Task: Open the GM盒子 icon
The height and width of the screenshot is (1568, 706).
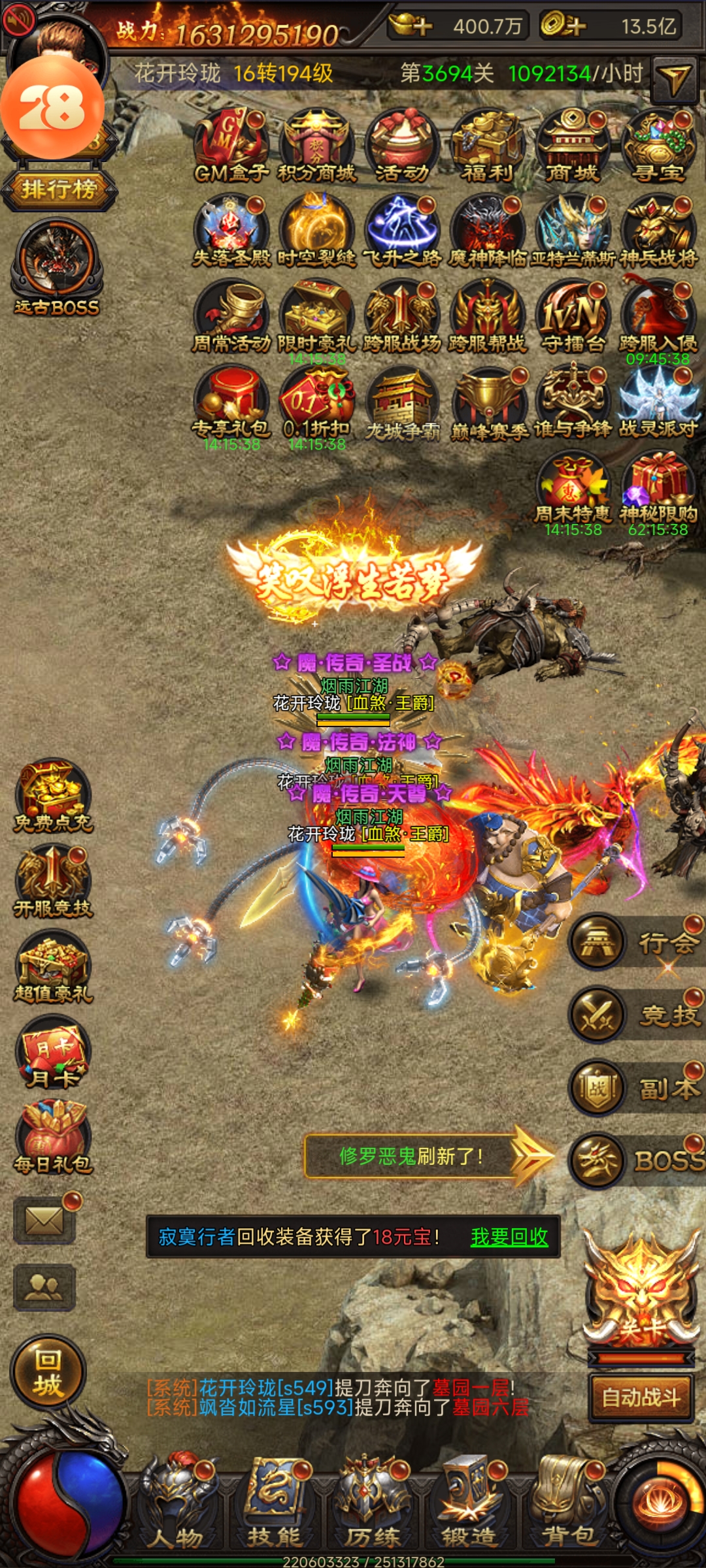Action: [231, 146]
